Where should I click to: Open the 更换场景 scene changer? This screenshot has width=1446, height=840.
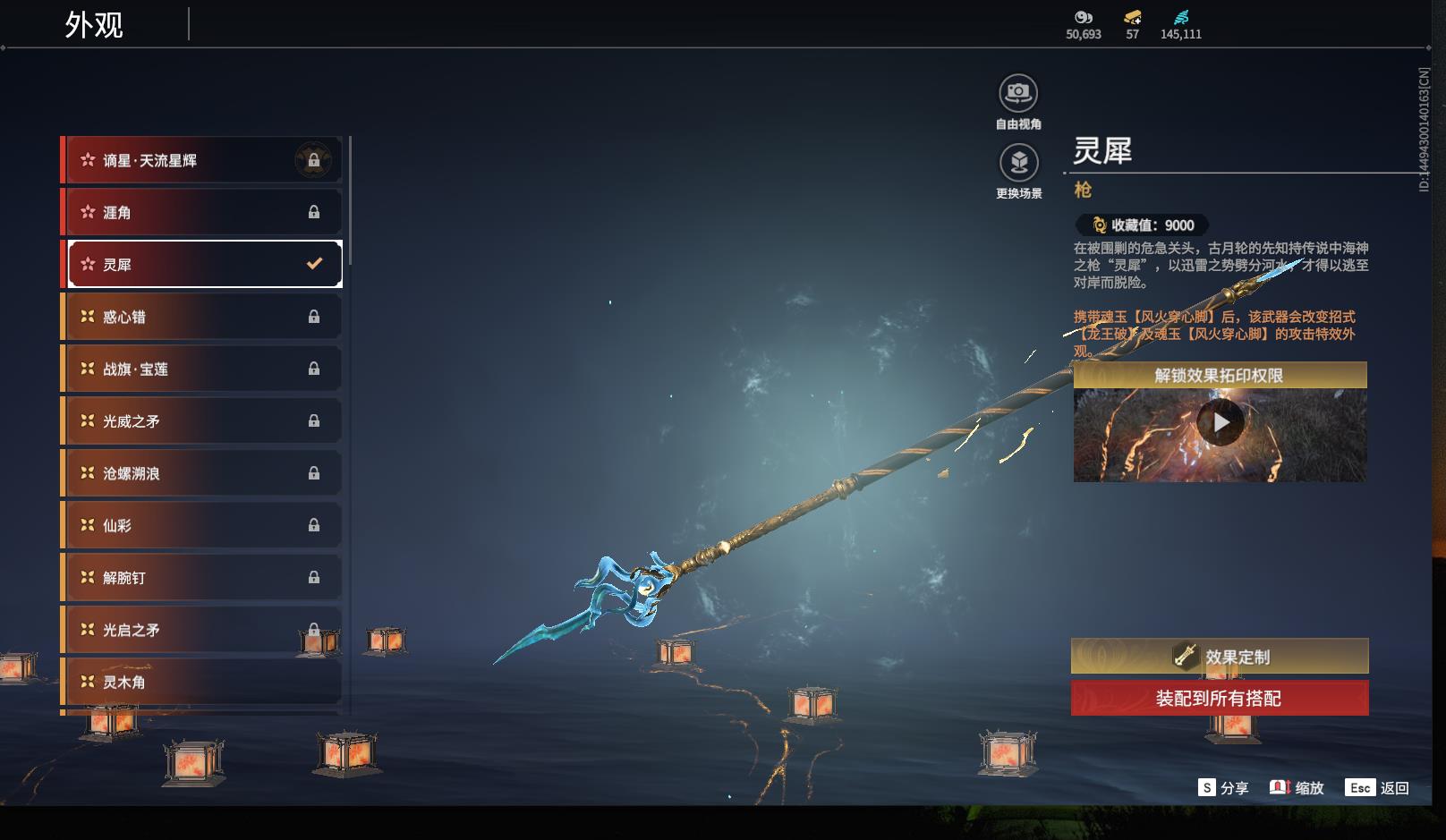click(1018, 163)
